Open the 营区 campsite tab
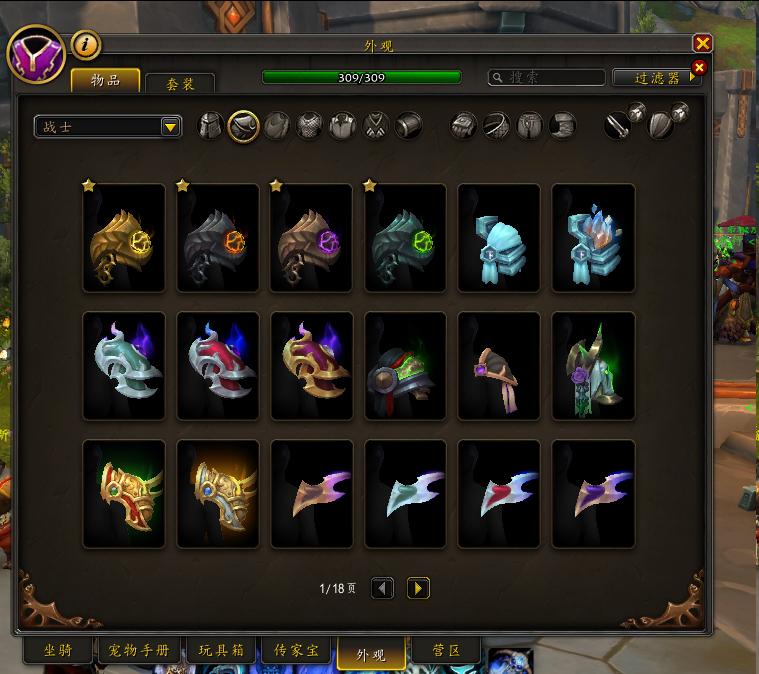 (x=446, y=652)
